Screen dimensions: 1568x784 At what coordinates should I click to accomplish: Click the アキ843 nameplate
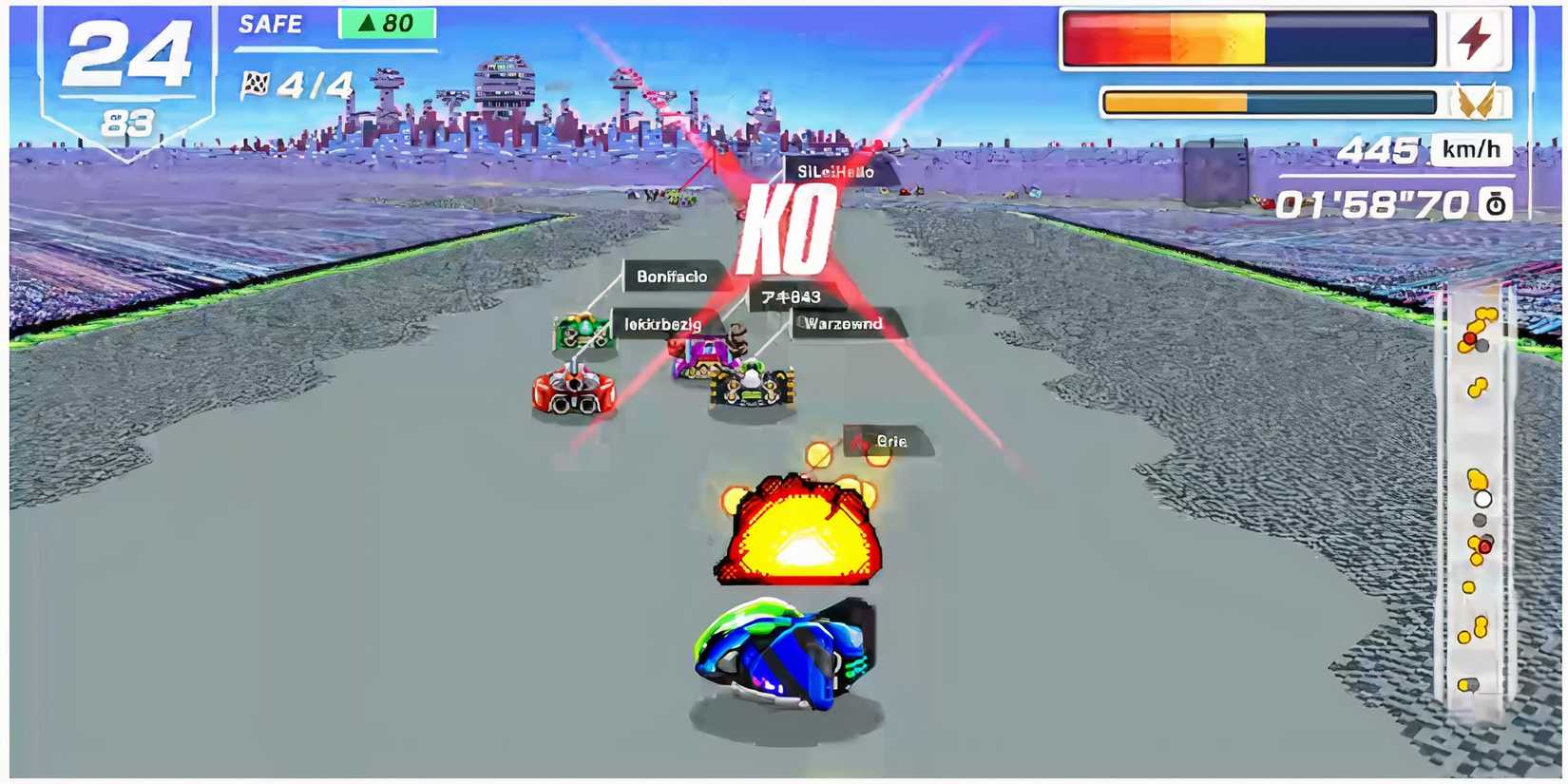tap(792, 297)
